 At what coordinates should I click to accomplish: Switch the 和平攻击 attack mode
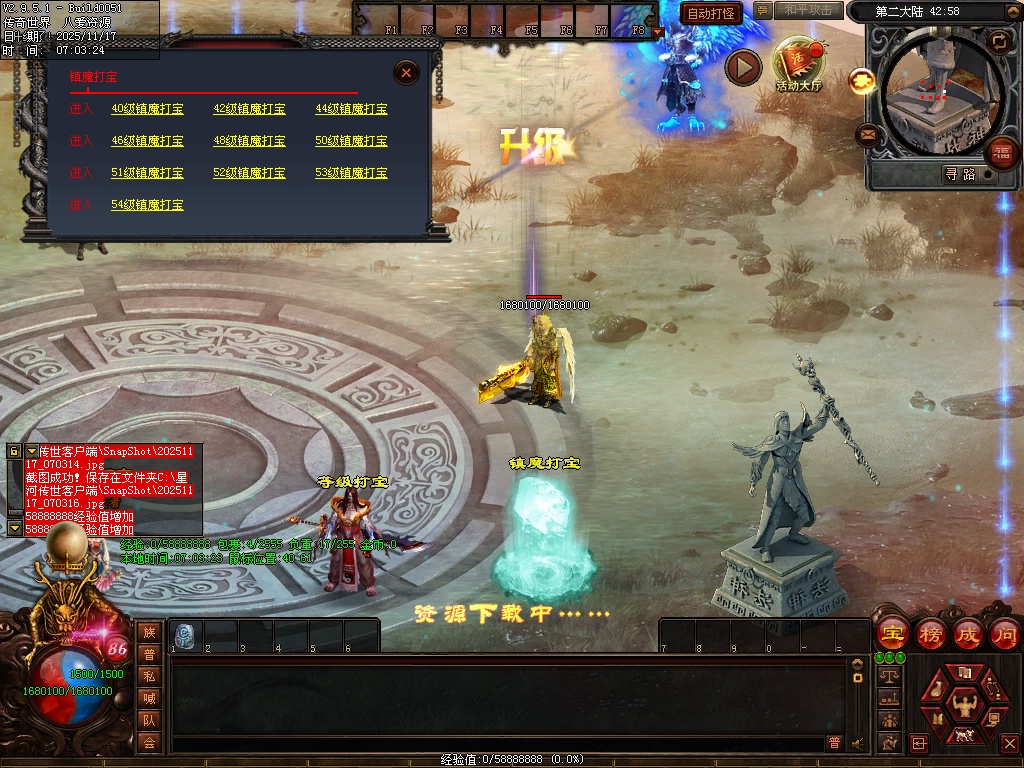point(808,10)
